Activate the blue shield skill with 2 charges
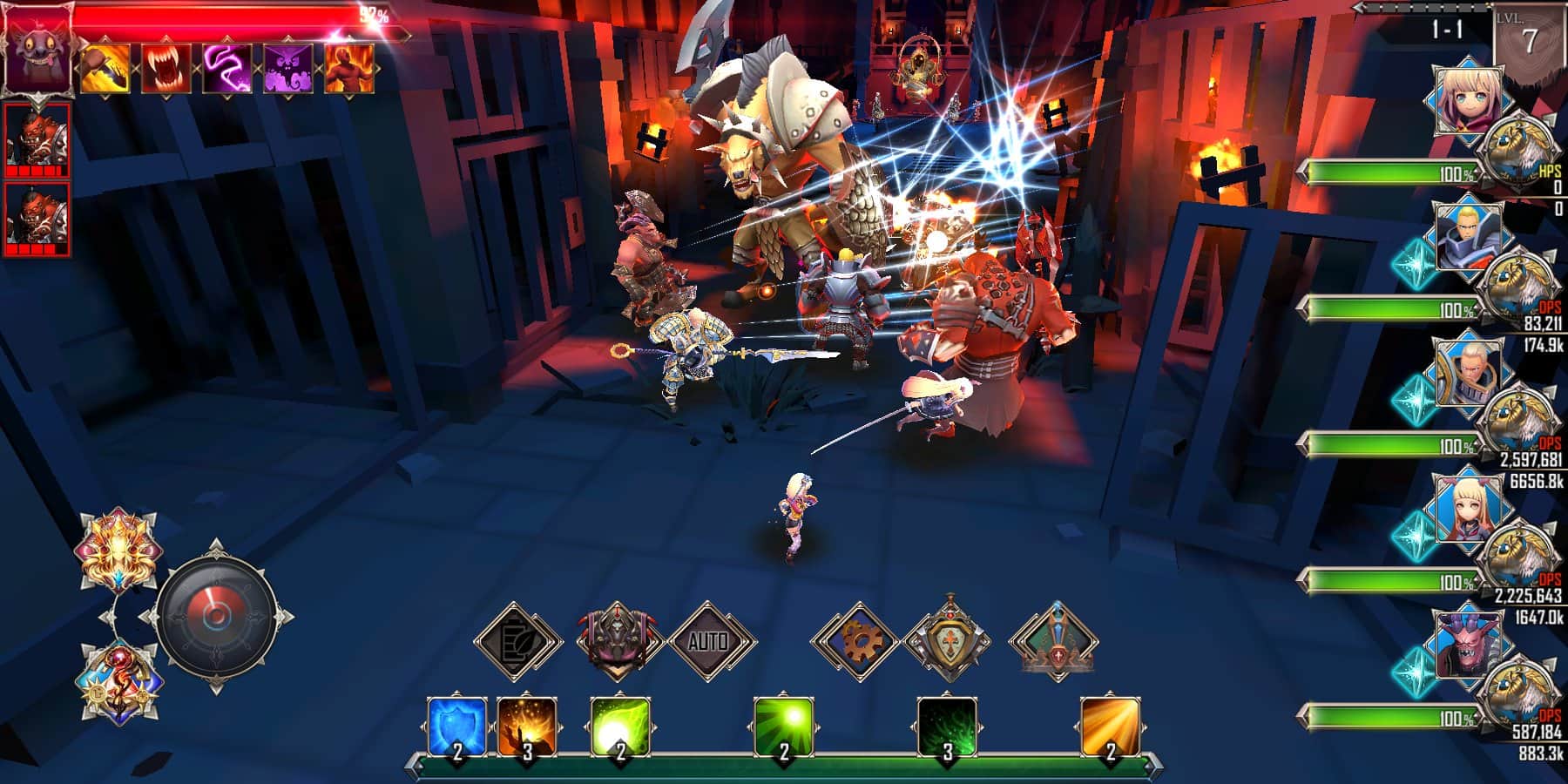The width and height of the screenshot is (1568, 784). 456,729
